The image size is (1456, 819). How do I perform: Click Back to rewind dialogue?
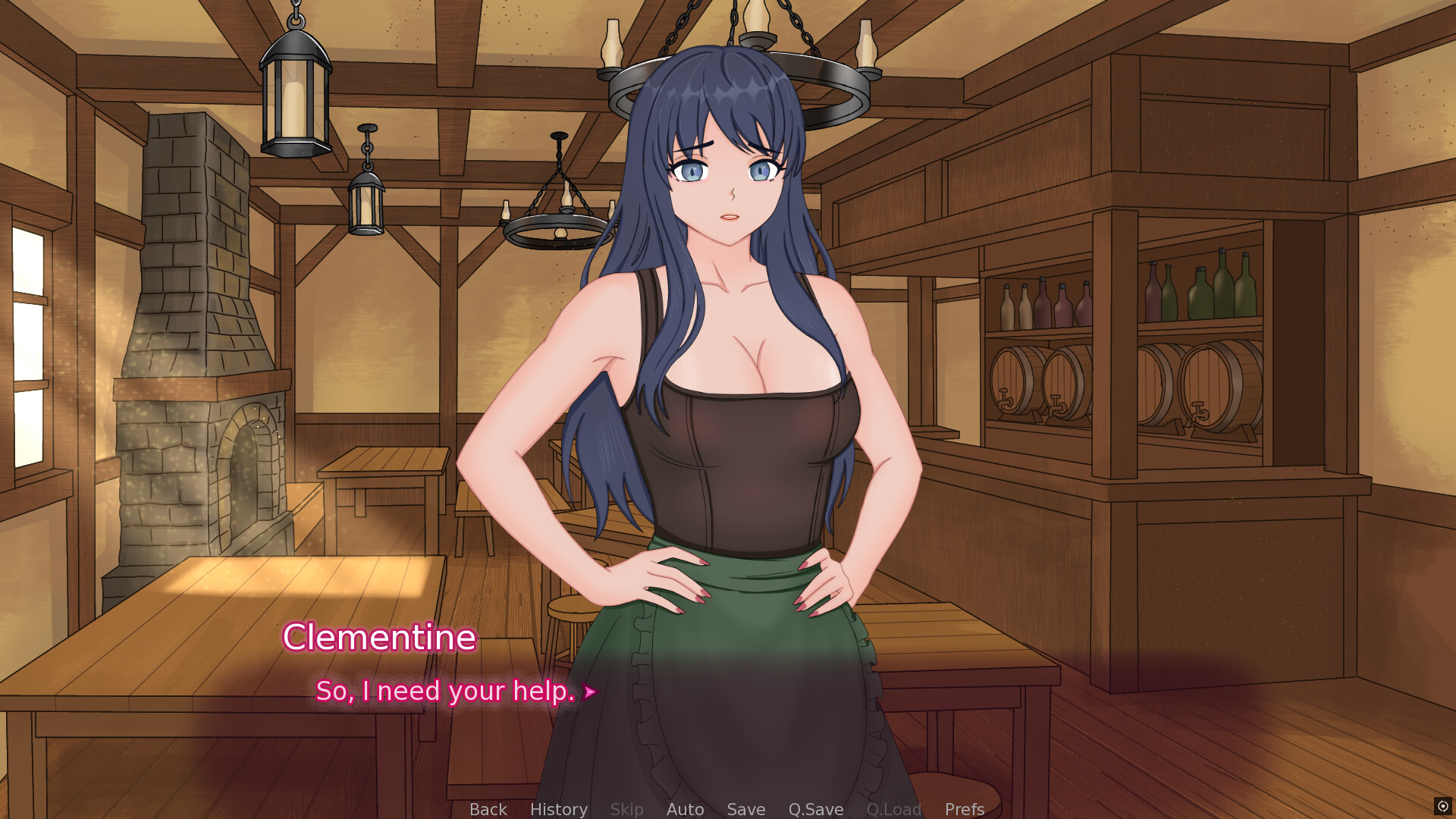(x=488, y=809)
